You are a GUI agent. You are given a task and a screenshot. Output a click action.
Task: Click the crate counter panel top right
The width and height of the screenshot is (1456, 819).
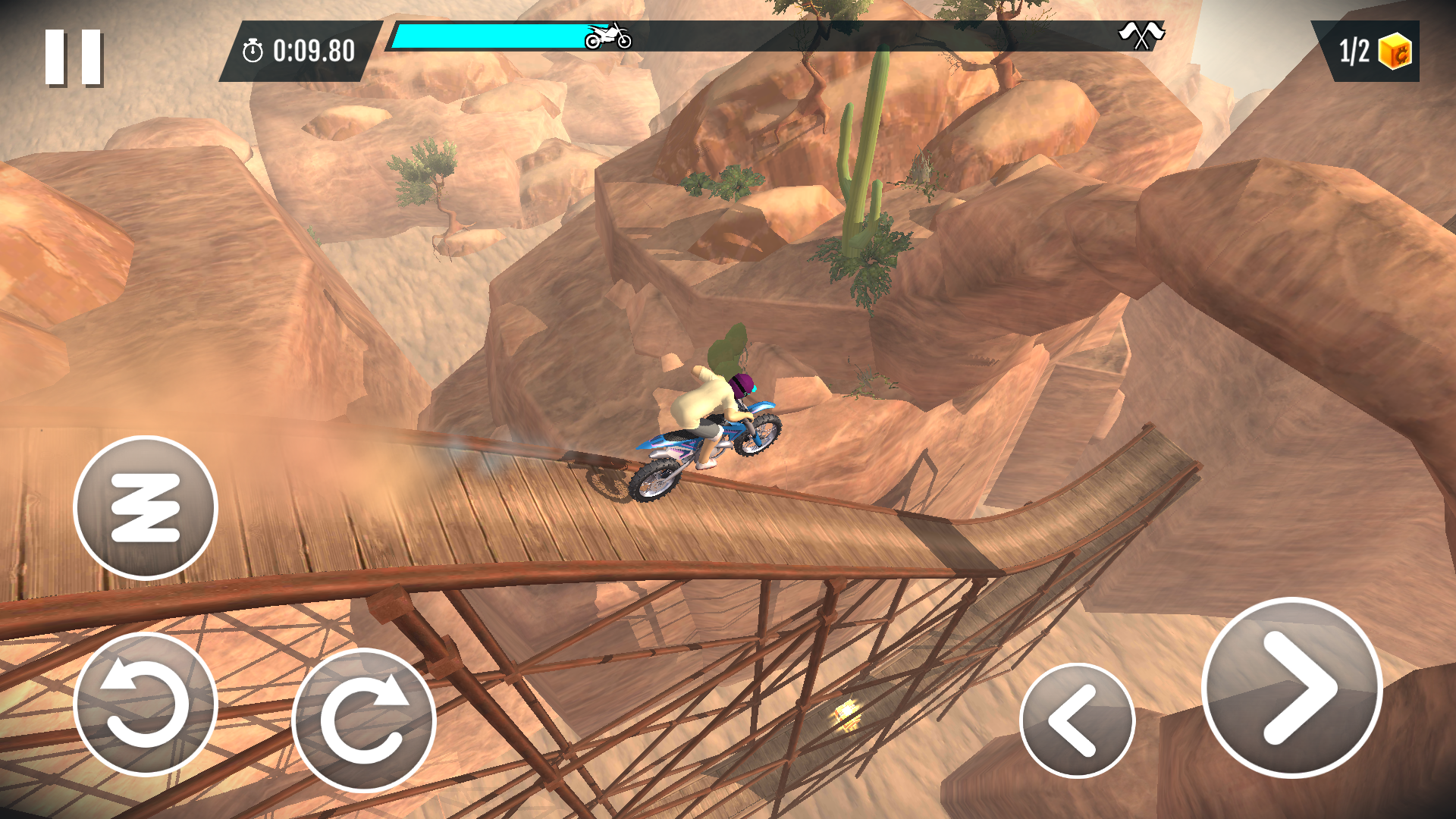1369,50
